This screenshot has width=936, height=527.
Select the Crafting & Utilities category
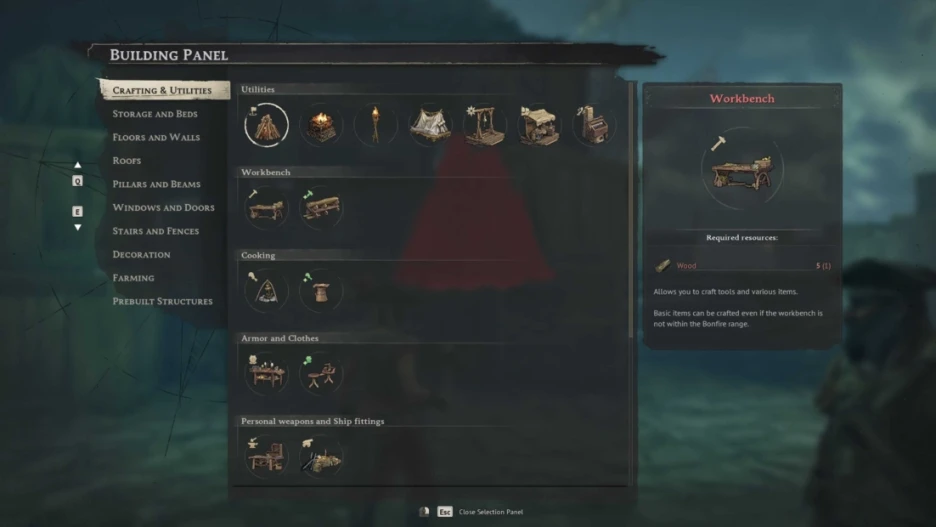pos(162,91)
